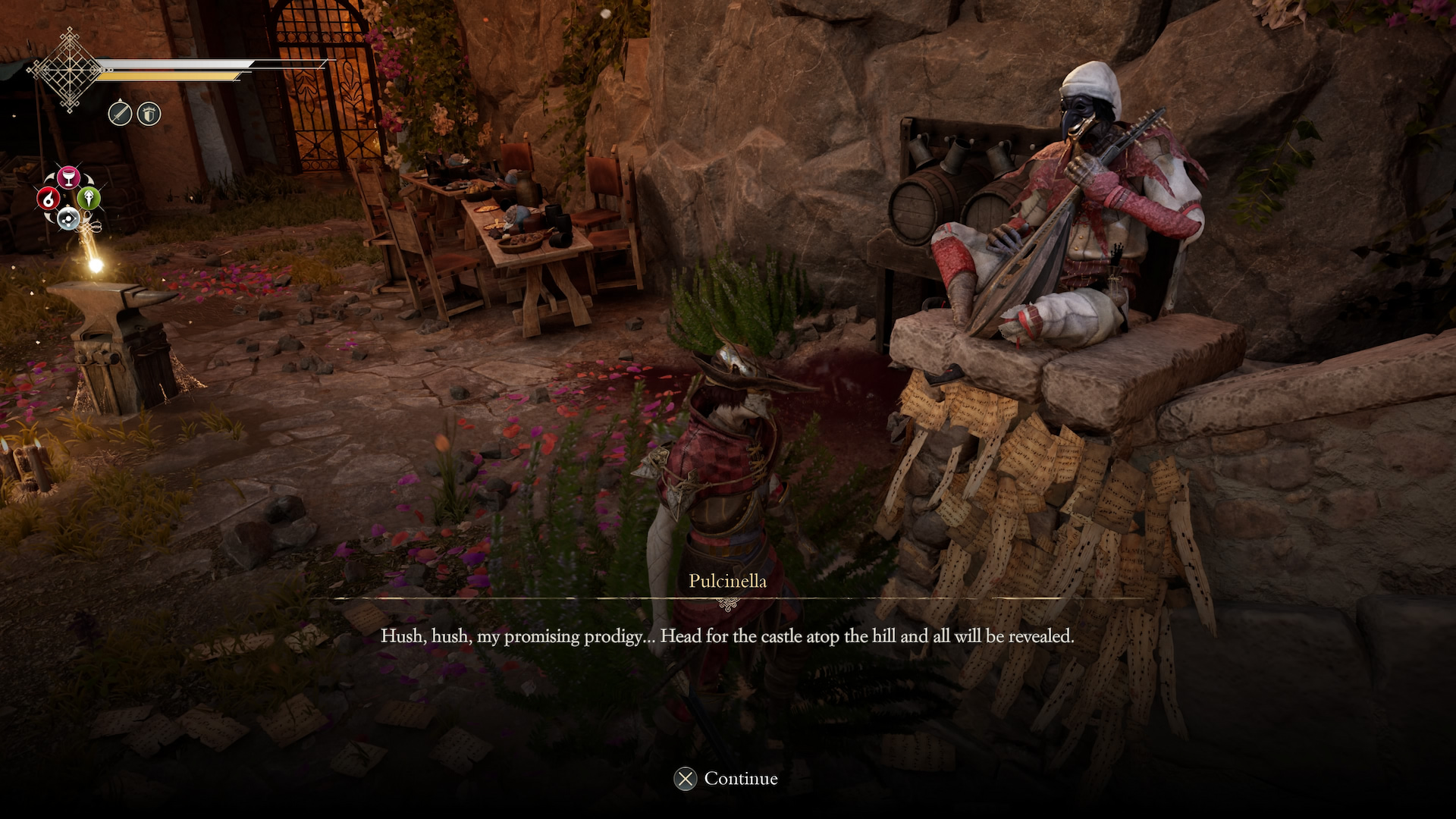Continue Pulcinella's dialogue
Image resolution: width=1456 pixels, height=819 pixels.
pos(726,779)
